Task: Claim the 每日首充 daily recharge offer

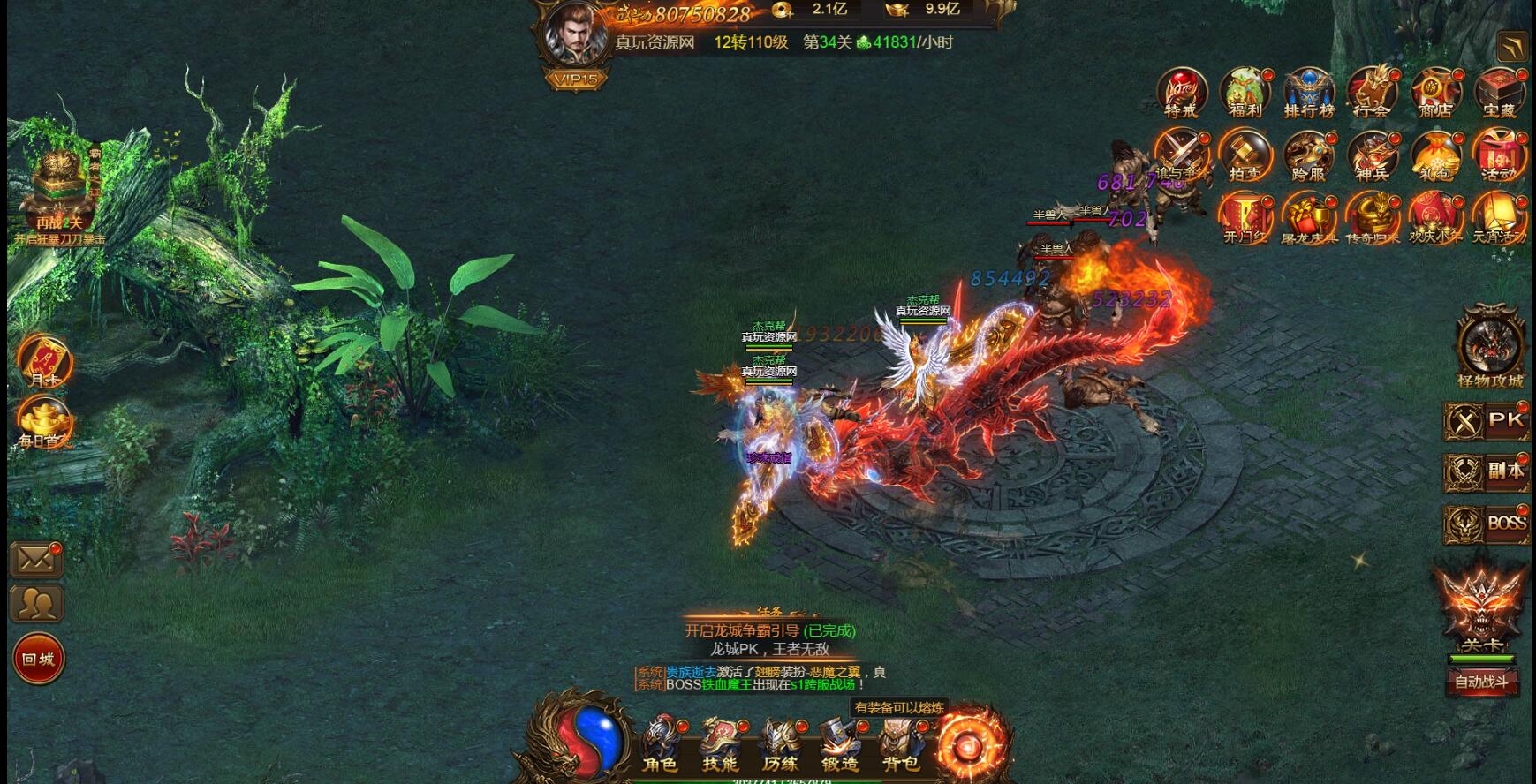Action: pyautogui.click(x=45, y=421)
